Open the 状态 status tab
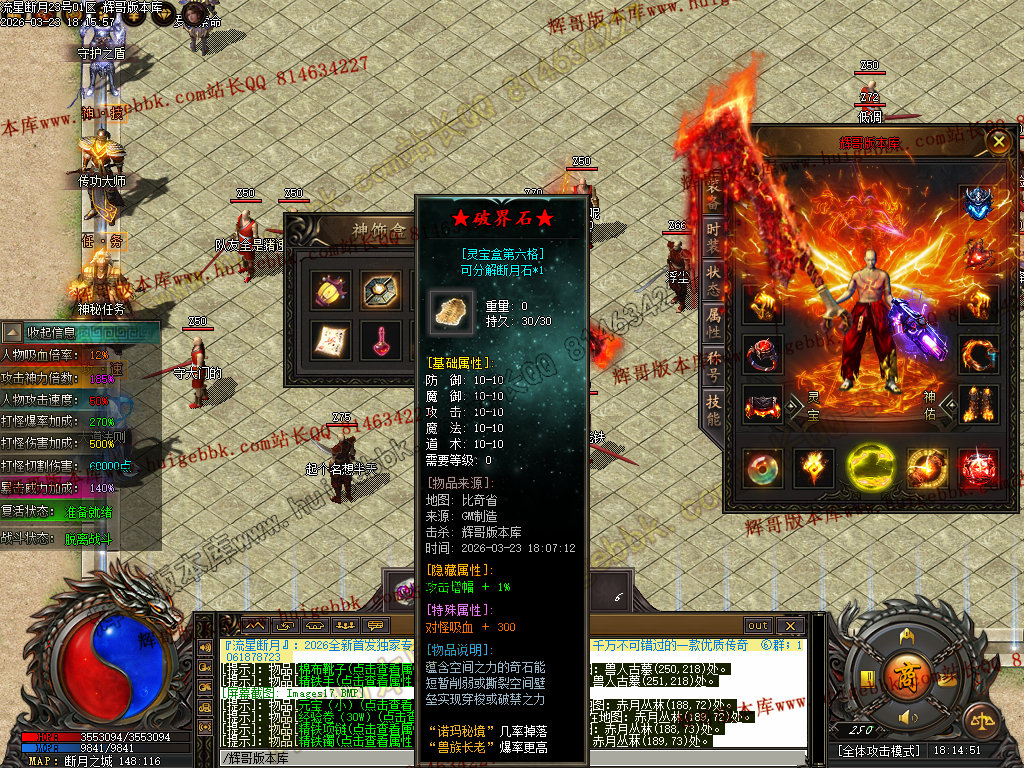Viewport: 1024px width, 768px height. click(713, 281)
